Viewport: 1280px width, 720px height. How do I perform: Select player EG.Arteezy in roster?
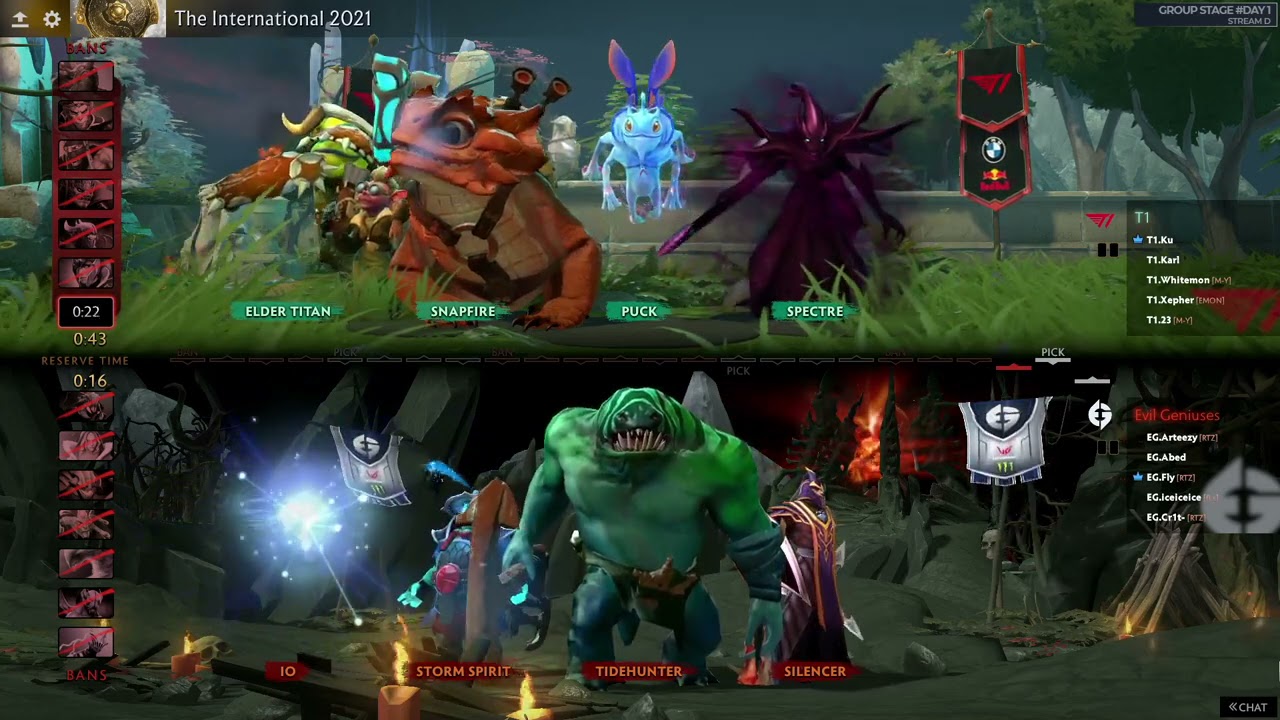(1172, 437)
